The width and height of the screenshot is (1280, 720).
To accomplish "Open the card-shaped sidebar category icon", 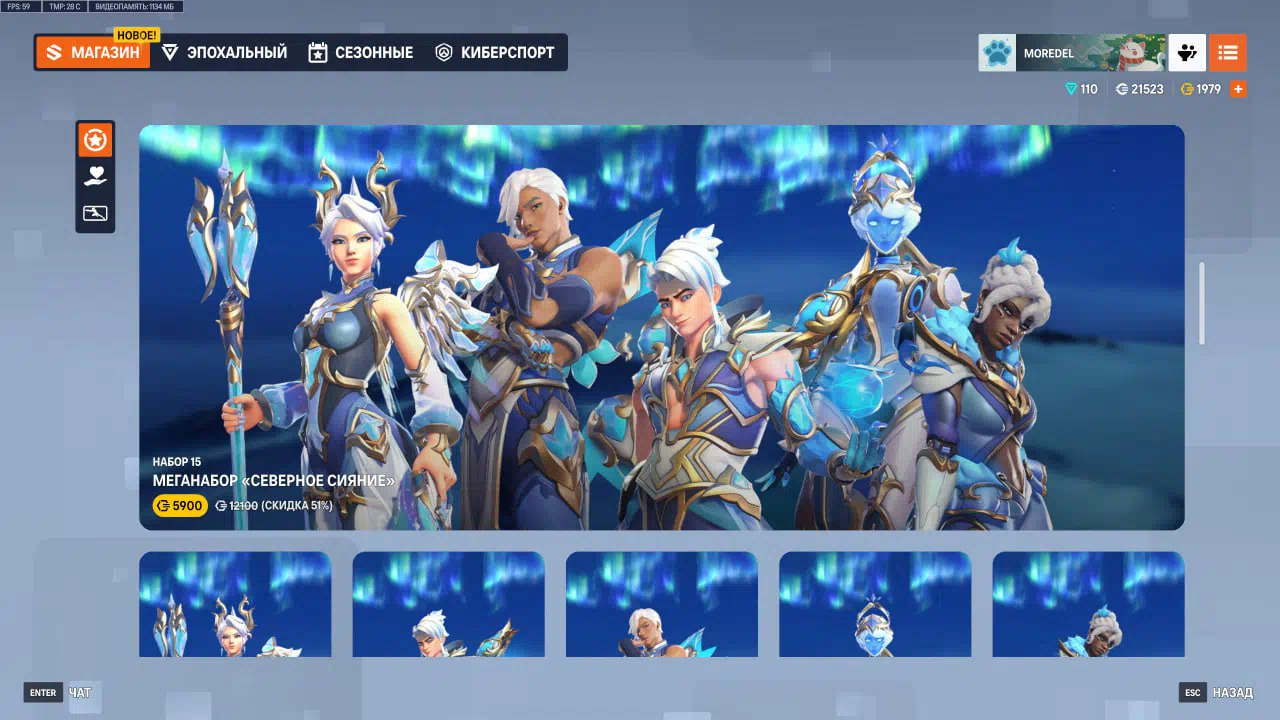I will 95,213.
